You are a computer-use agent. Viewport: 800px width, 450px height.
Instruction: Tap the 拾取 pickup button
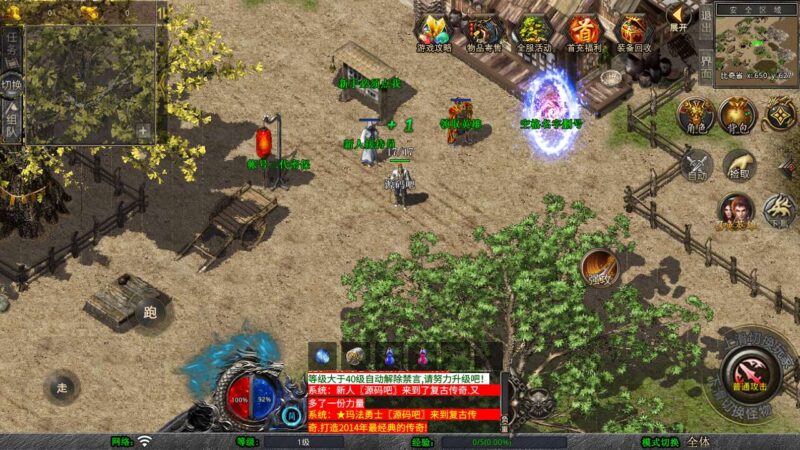[738, 165]
